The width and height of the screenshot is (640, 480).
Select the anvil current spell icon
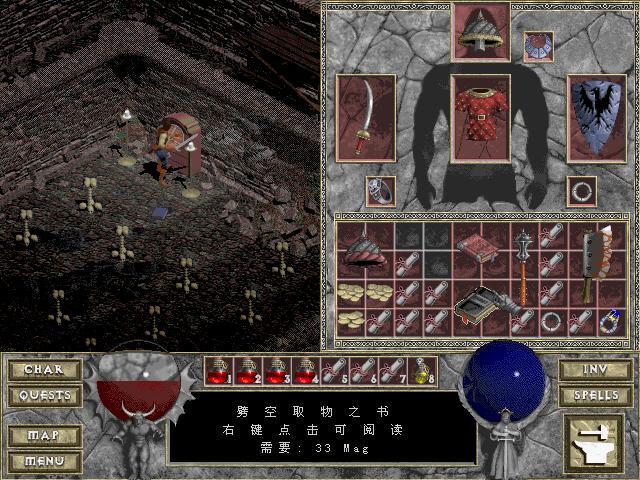click(593, 441)
